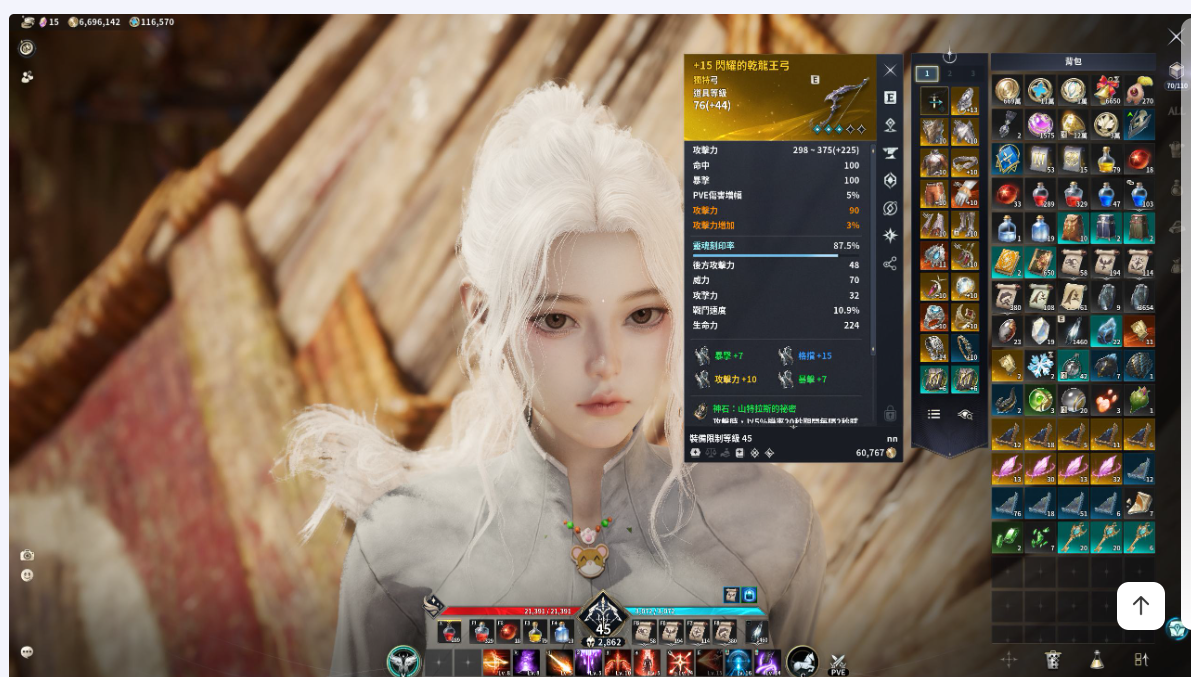Close the inventory window
This screenshot has width=1191, height=677.
(1176, 37)
